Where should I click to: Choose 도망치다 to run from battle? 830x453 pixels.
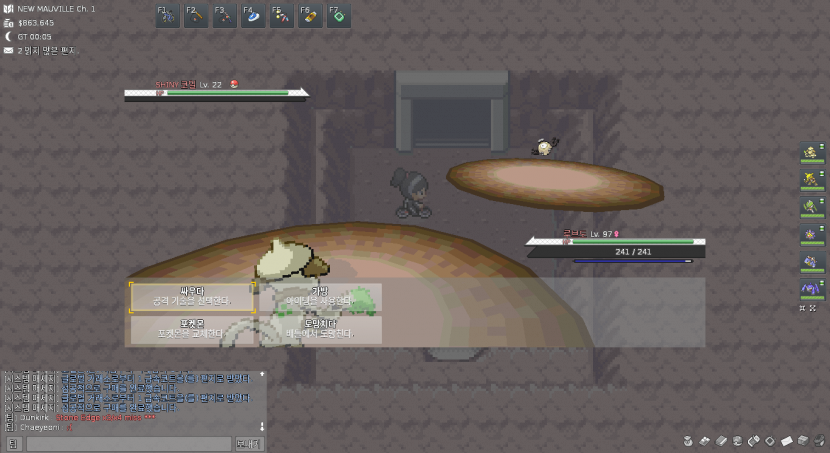(320, 329)
